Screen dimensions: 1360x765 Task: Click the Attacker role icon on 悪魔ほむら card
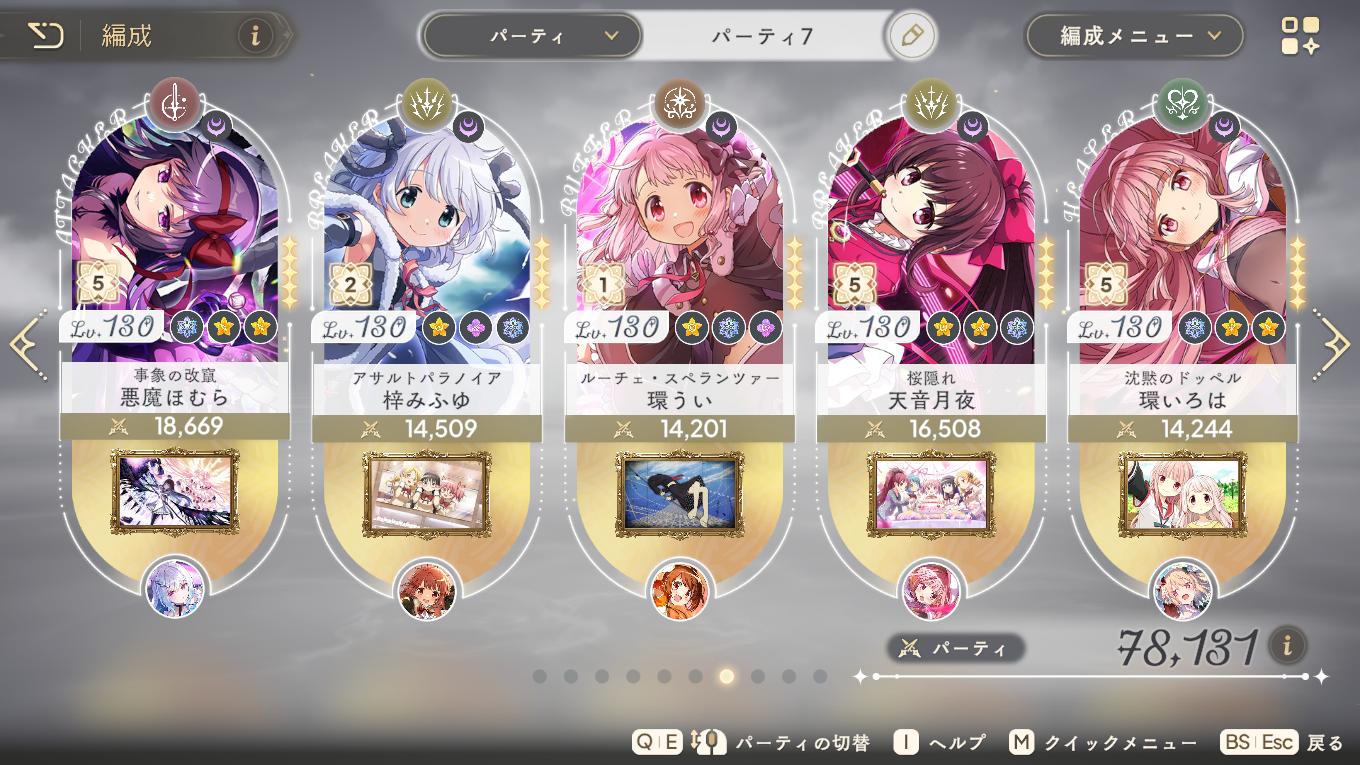click(175, 103)
